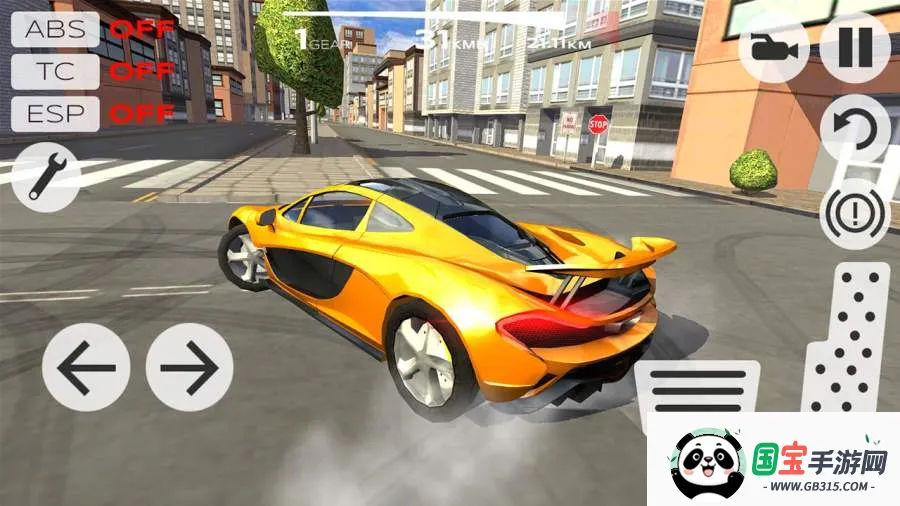Toggle the ESP stability setting
The height and width of the screenshot is (506, 900).
(56, 113)
